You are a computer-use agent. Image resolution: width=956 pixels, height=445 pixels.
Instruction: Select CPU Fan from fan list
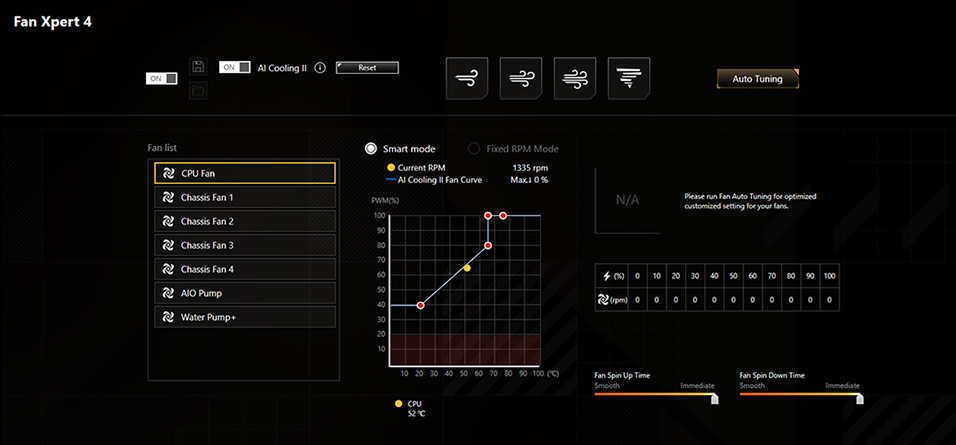(245, 173)
